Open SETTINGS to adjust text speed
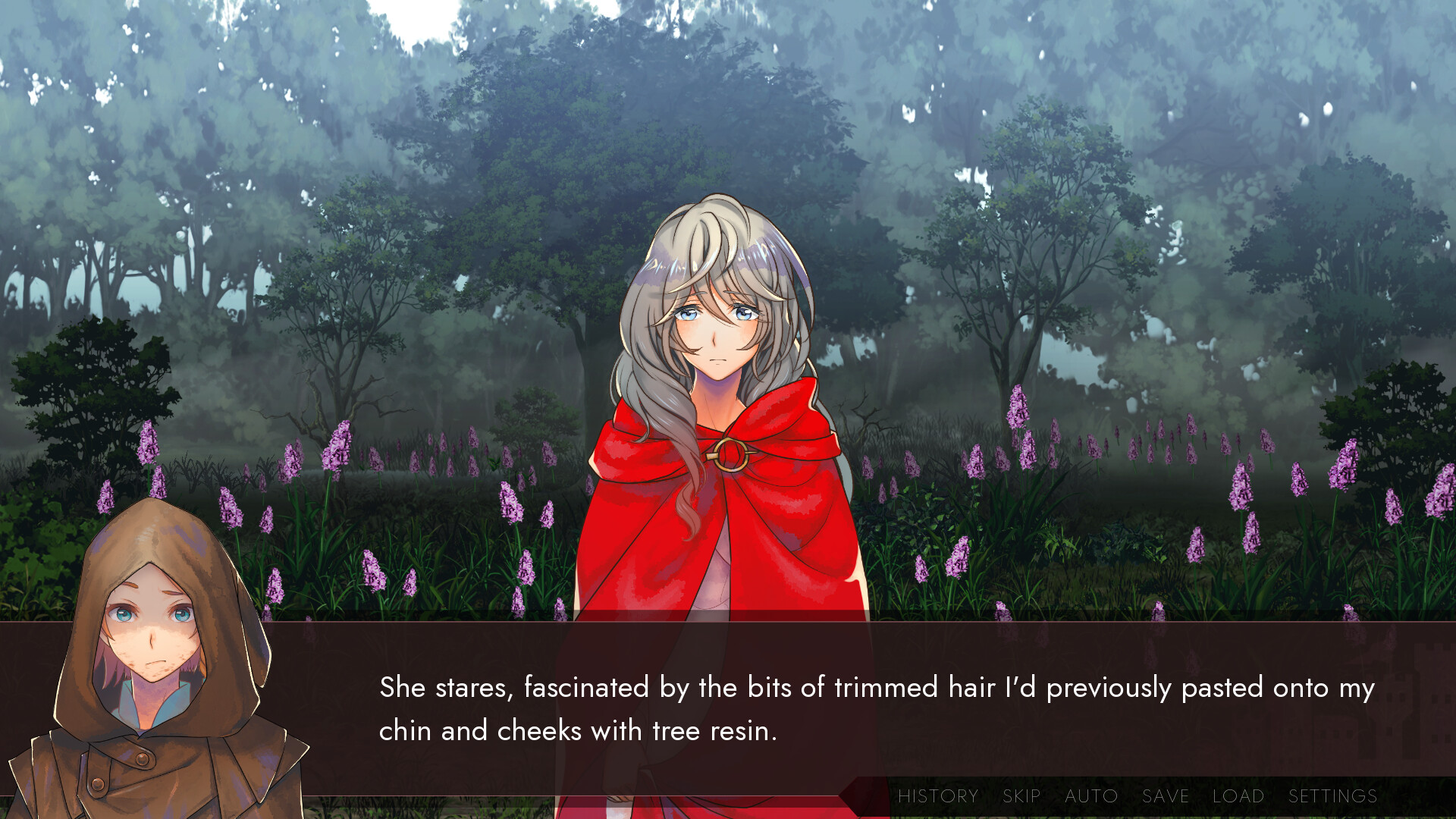Viewport: 1456px width, 819px height. pos(1333,796)
